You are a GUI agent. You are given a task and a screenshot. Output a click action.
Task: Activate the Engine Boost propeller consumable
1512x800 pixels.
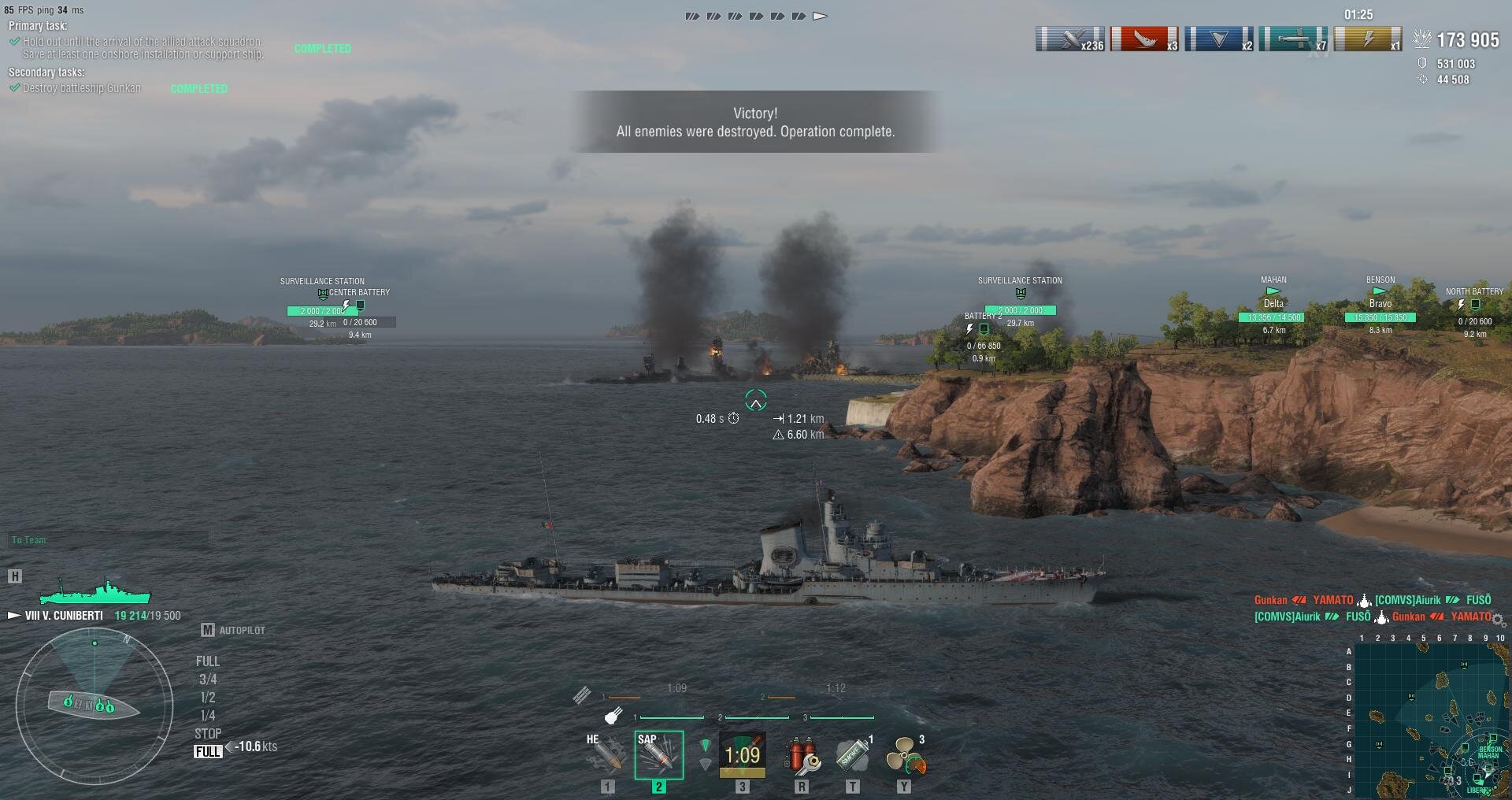905,755
